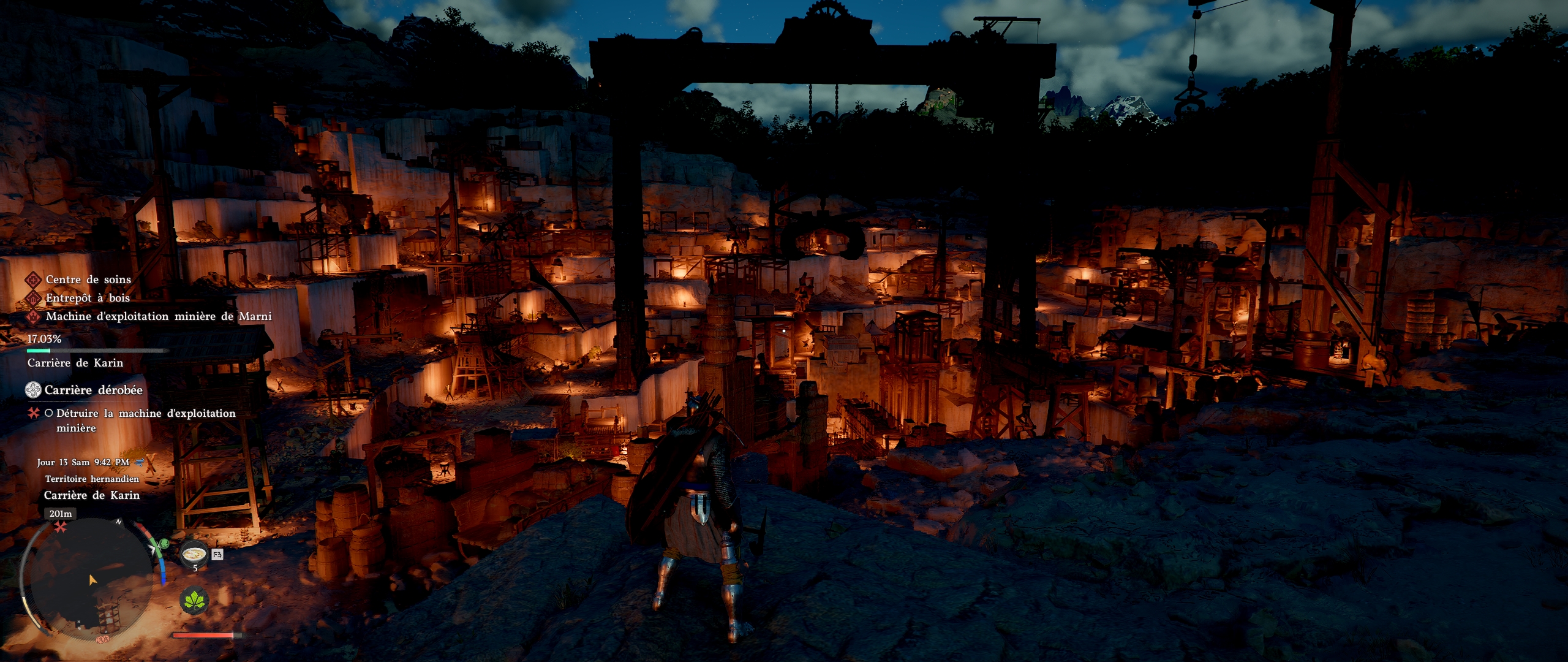1568x662 pixels.
Task: Click the Carrière dérobée quest emblem icon
Action: [33, 390]
